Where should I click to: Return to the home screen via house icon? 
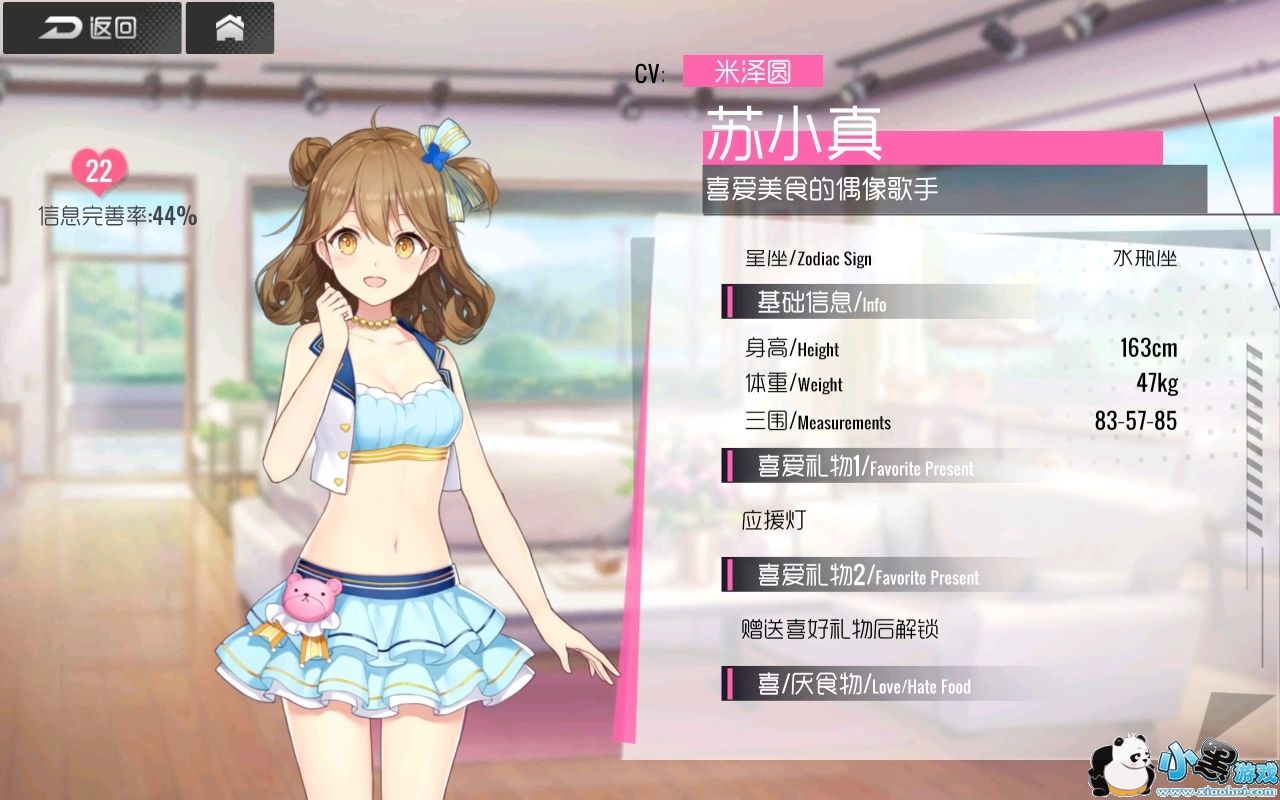[x=230, y=28]
